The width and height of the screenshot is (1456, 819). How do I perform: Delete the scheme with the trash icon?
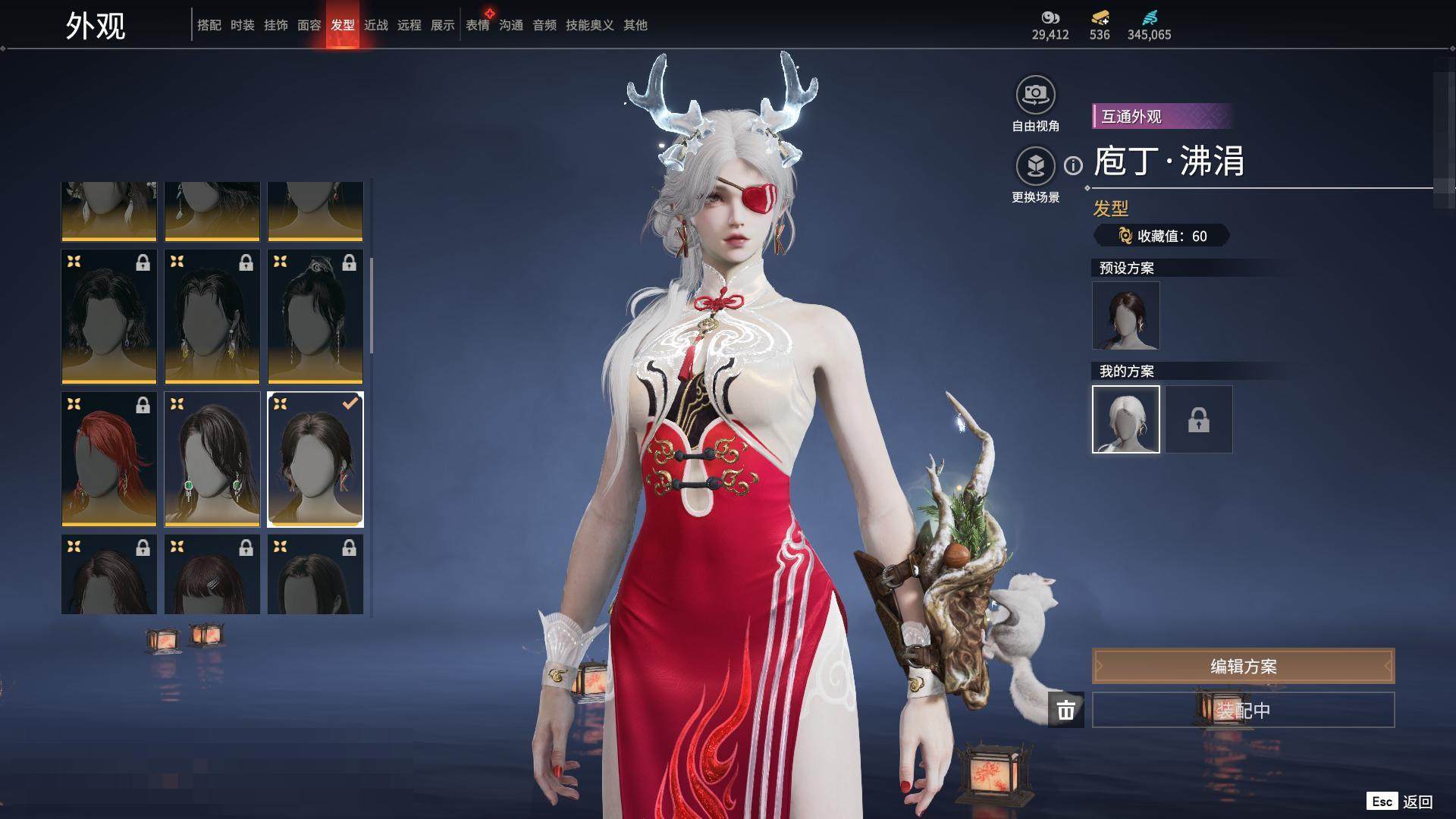pos(1065,711)
